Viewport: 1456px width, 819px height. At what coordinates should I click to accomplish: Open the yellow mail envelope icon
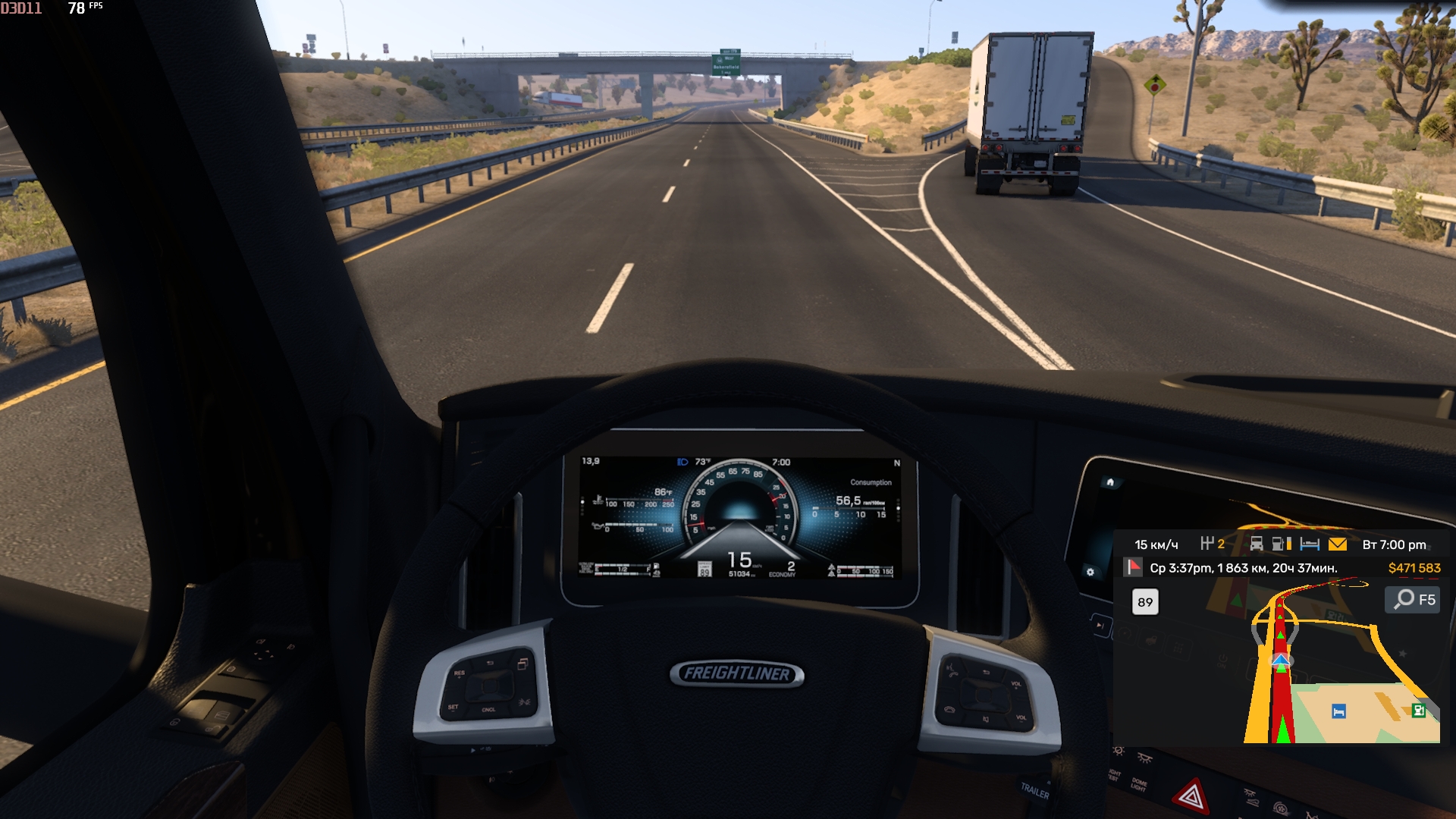tap(1338, 544)
